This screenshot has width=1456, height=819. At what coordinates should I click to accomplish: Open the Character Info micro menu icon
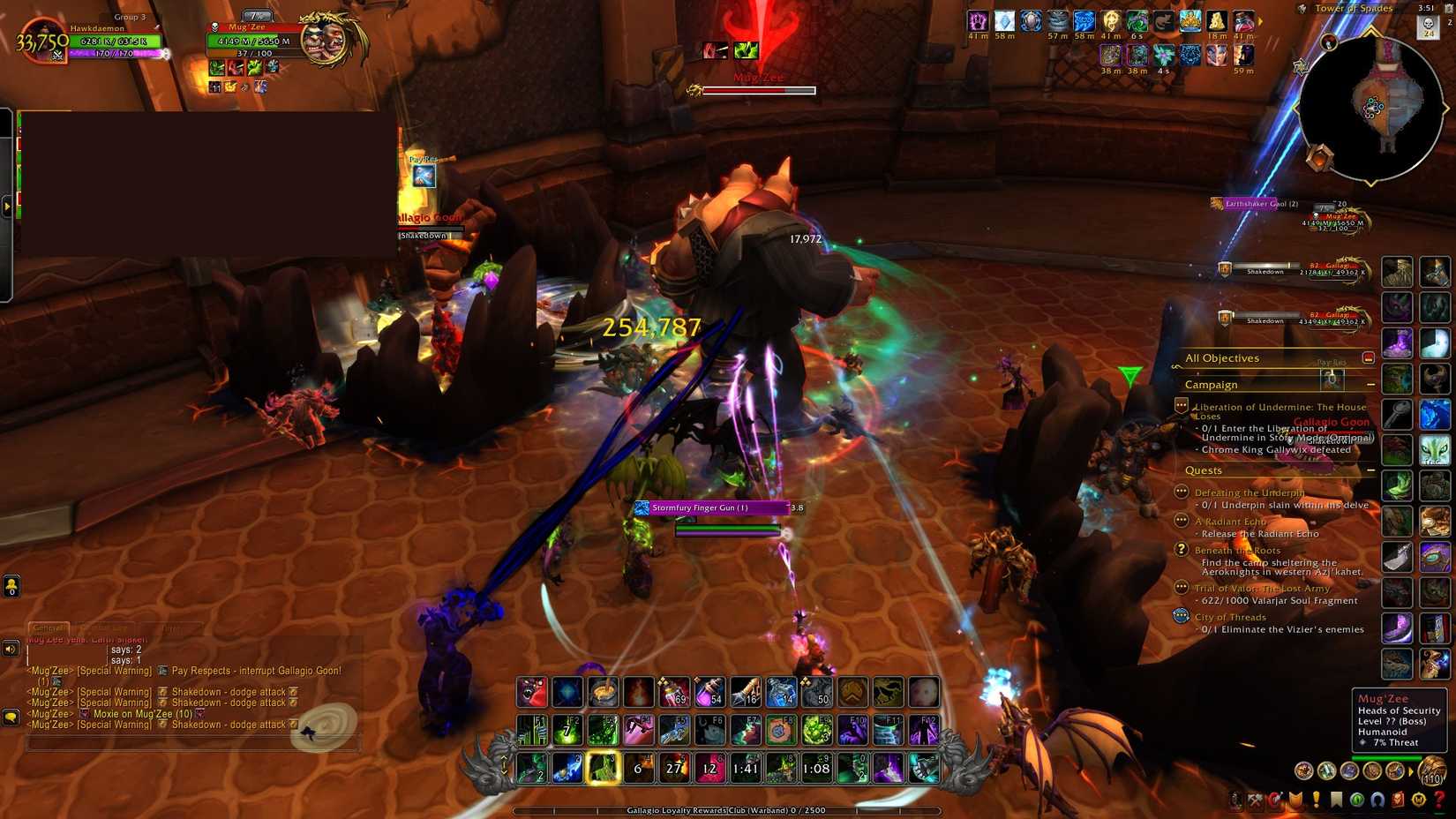[x=1235, y=800]
